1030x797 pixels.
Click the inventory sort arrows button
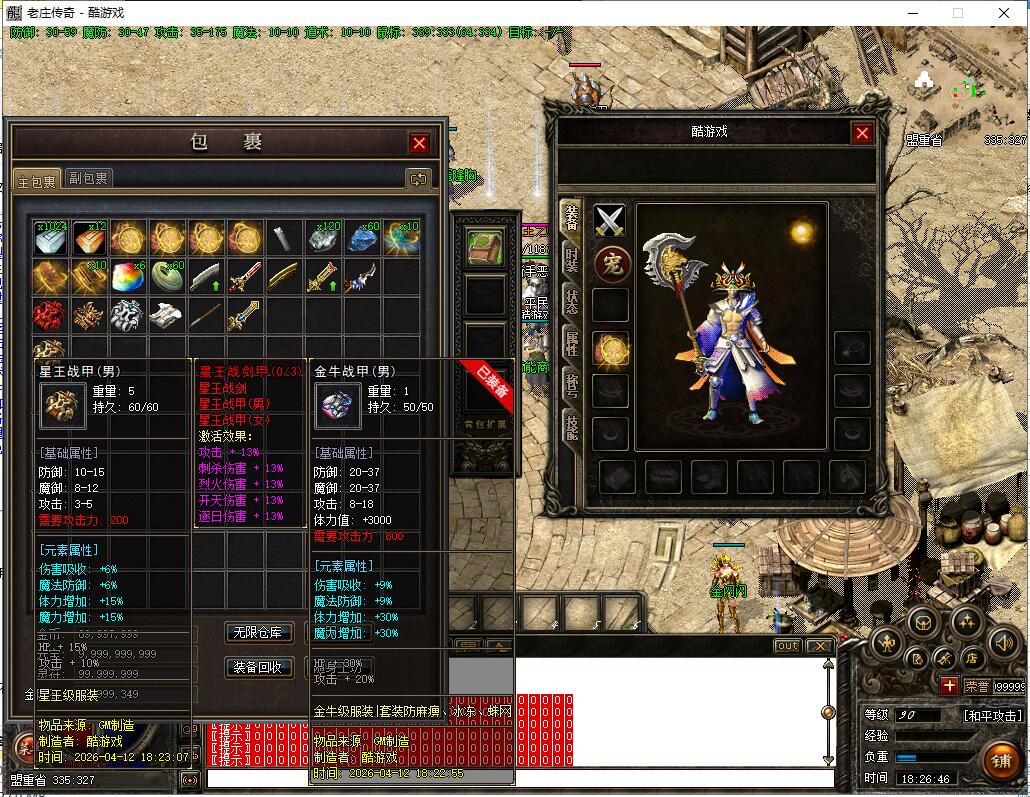click(x=418, y=179)
